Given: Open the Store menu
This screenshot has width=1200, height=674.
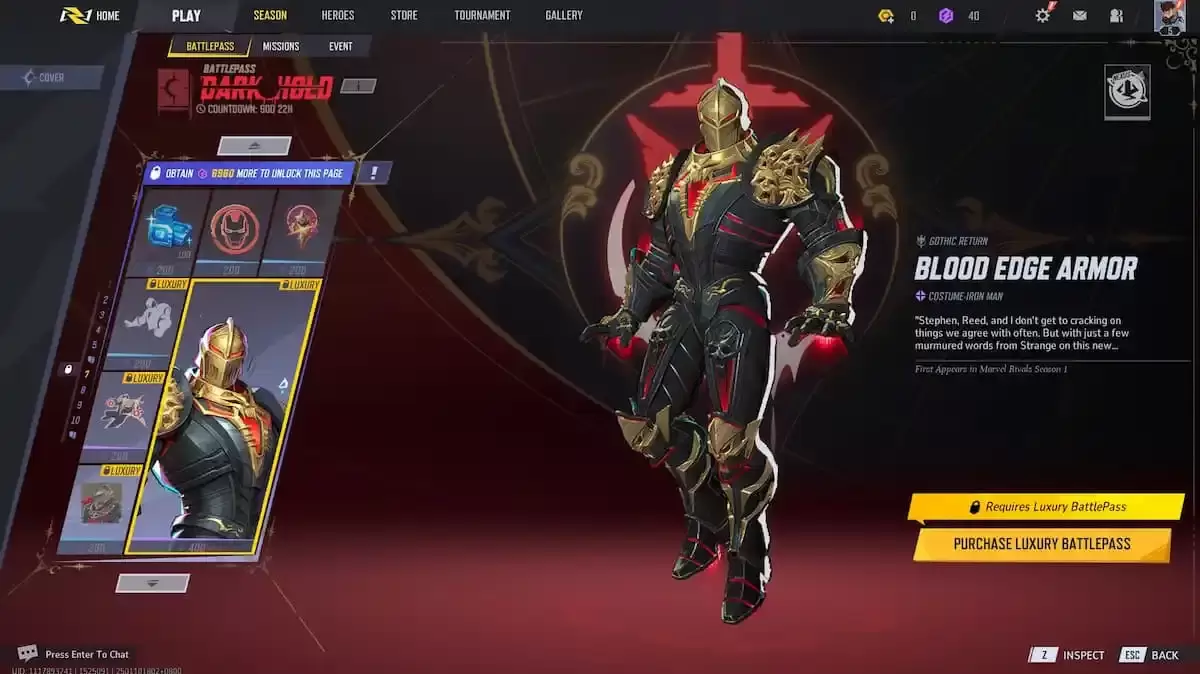Looking at the screenshot, I should tap(404, 16).
